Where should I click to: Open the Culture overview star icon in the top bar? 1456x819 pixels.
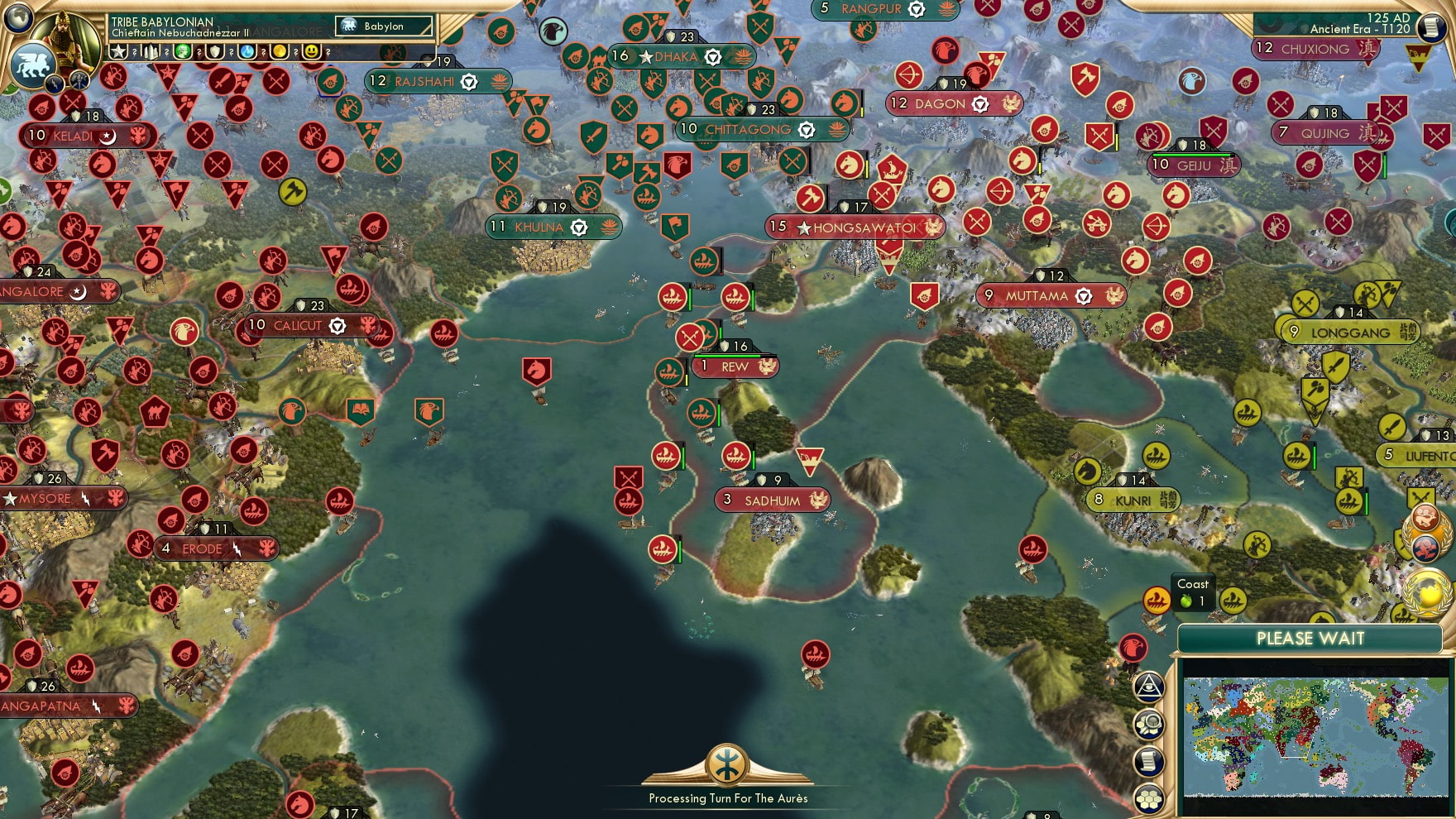[x=117, y=50]
